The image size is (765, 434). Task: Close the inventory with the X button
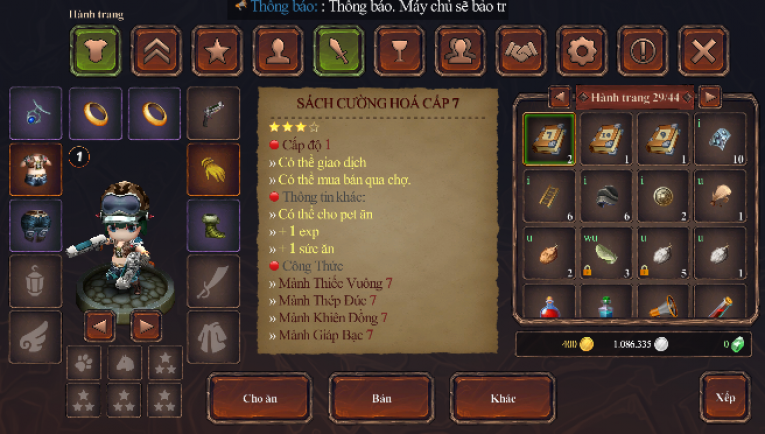point(703,50)
